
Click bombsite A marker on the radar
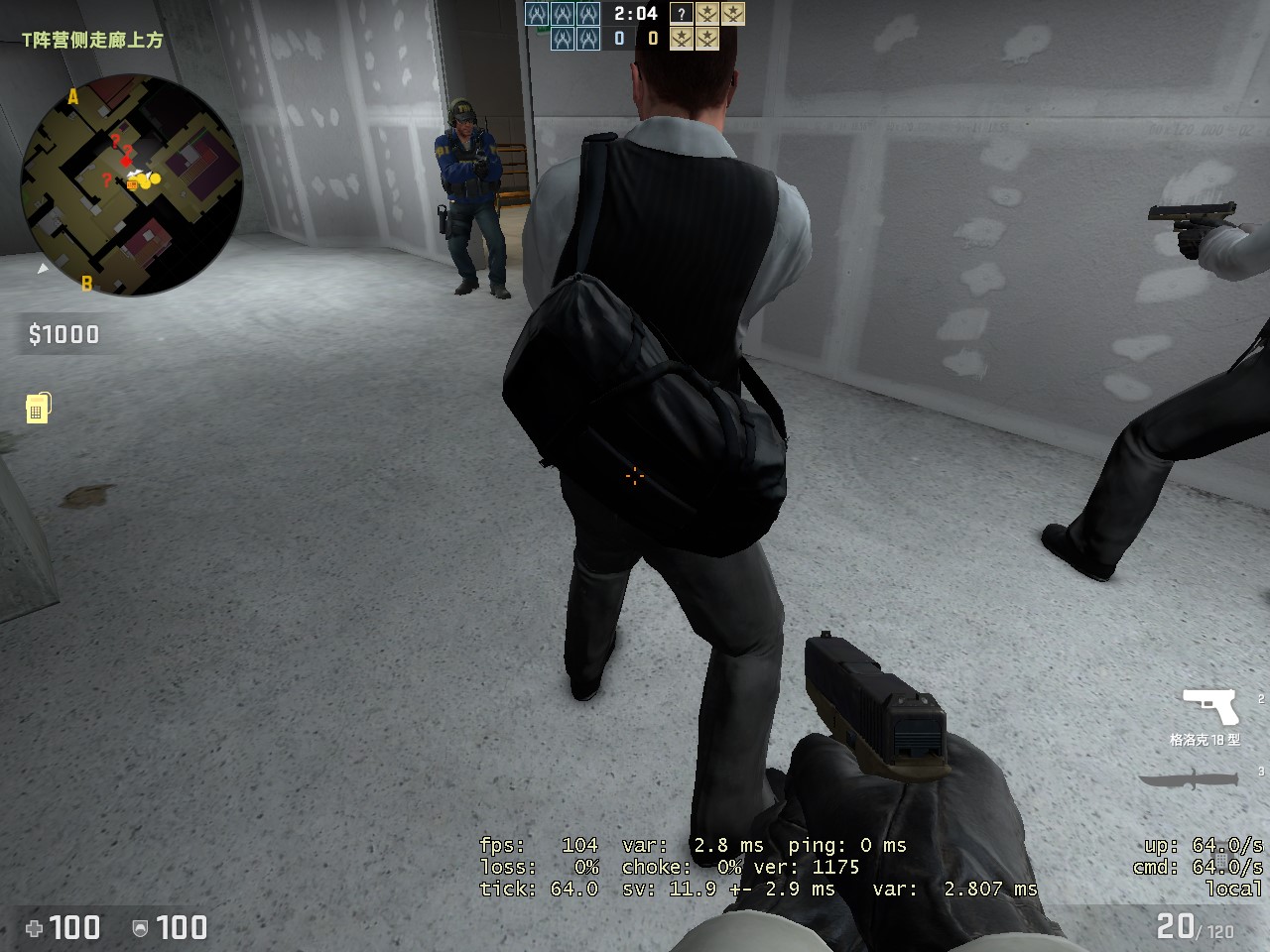coord(74,98)
